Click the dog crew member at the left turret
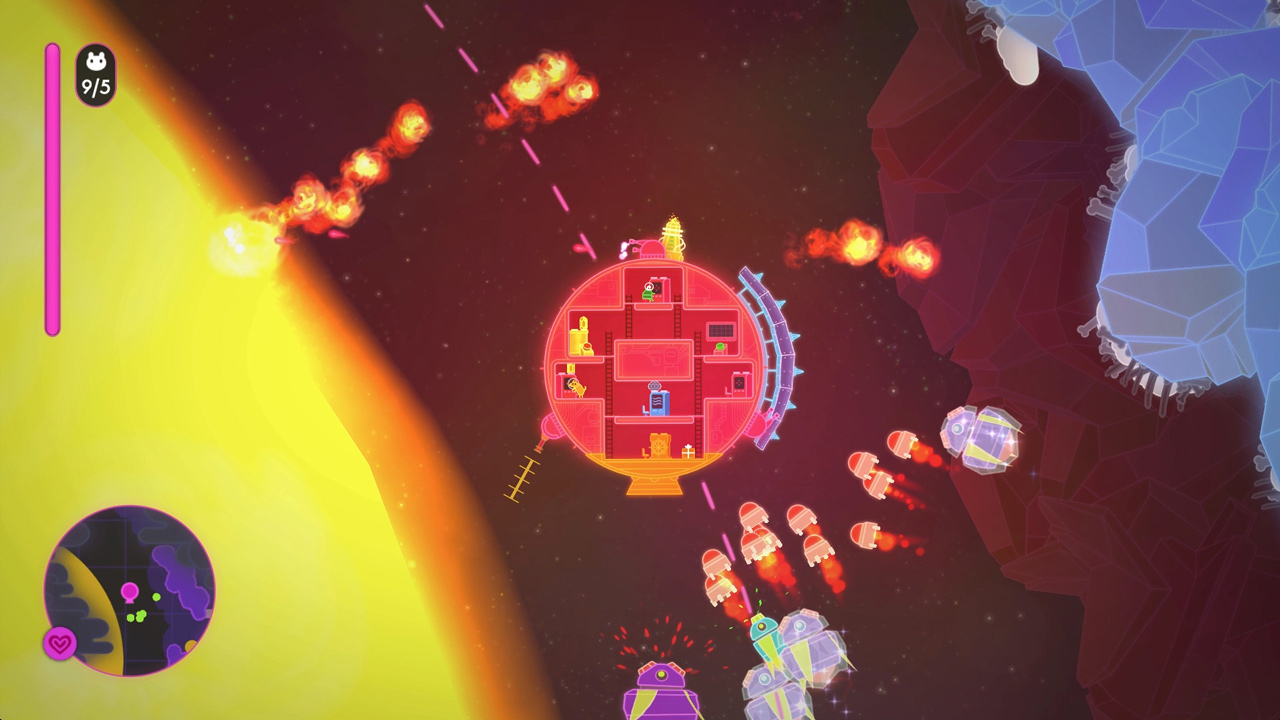 (576, 385)
